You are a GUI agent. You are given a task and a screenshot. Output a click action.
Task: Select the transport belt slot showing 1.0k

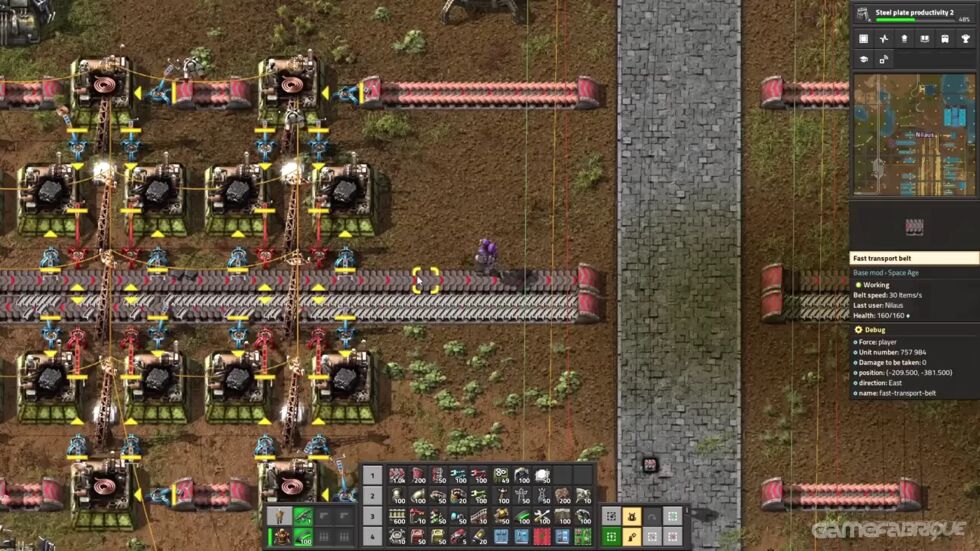point(397,475)
